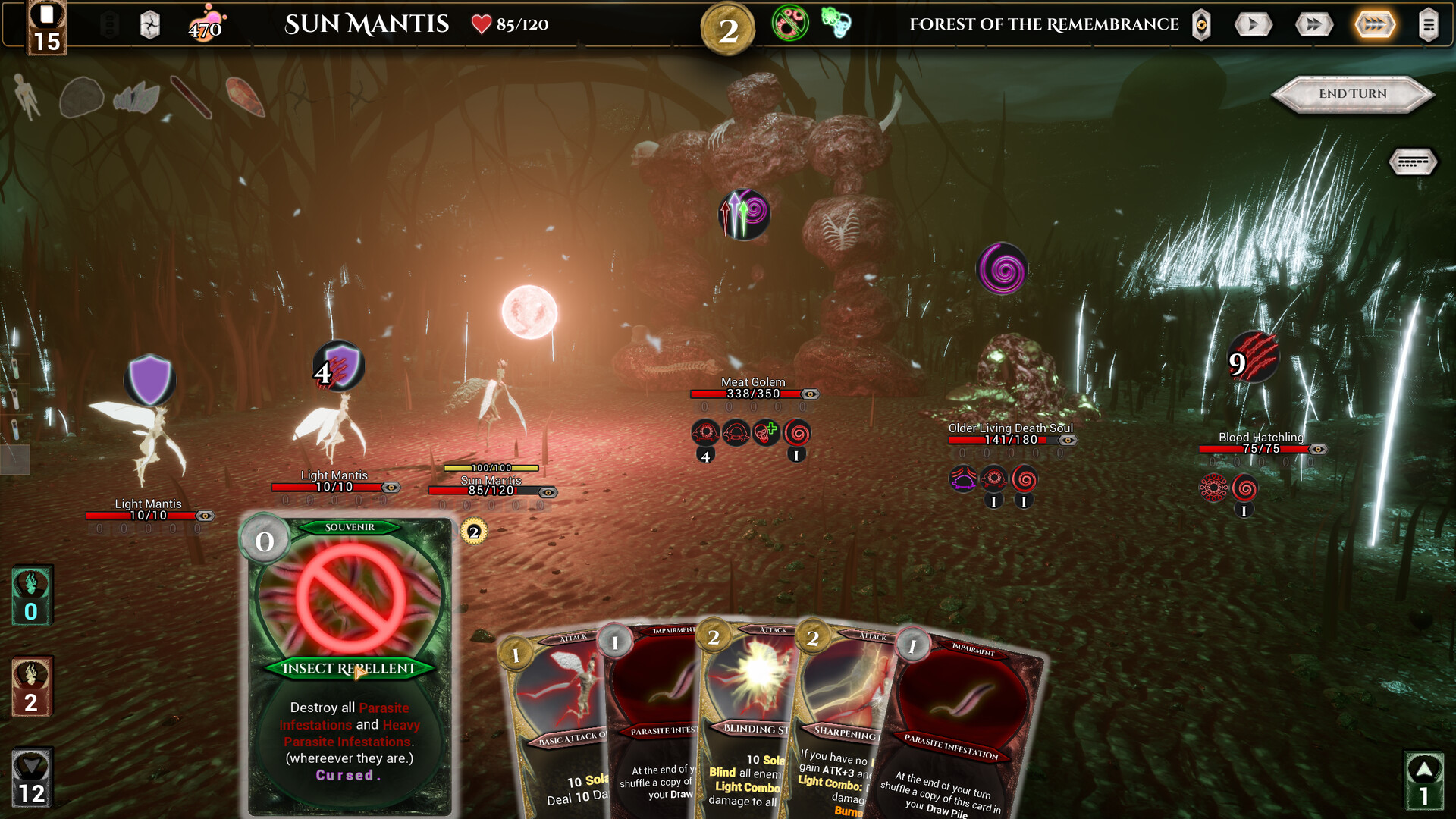1456x819 pixels.
Task: Select the grey rock relic icon
Action: [x=81, y=98]
